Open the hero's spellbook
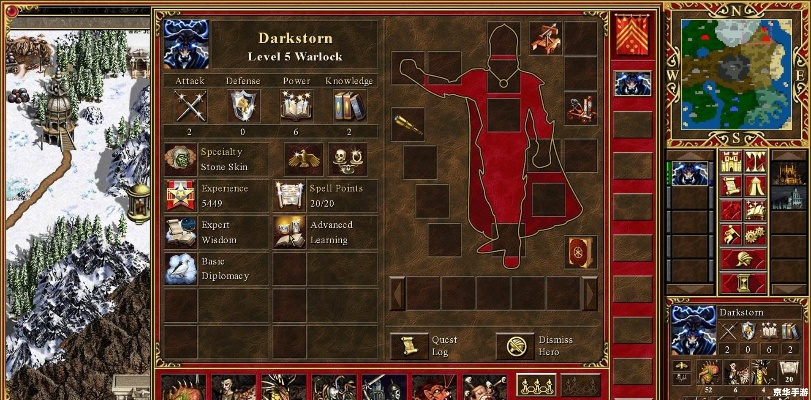Image resolution: width=811 pixels, height=400 pixels. pos(579,251)
